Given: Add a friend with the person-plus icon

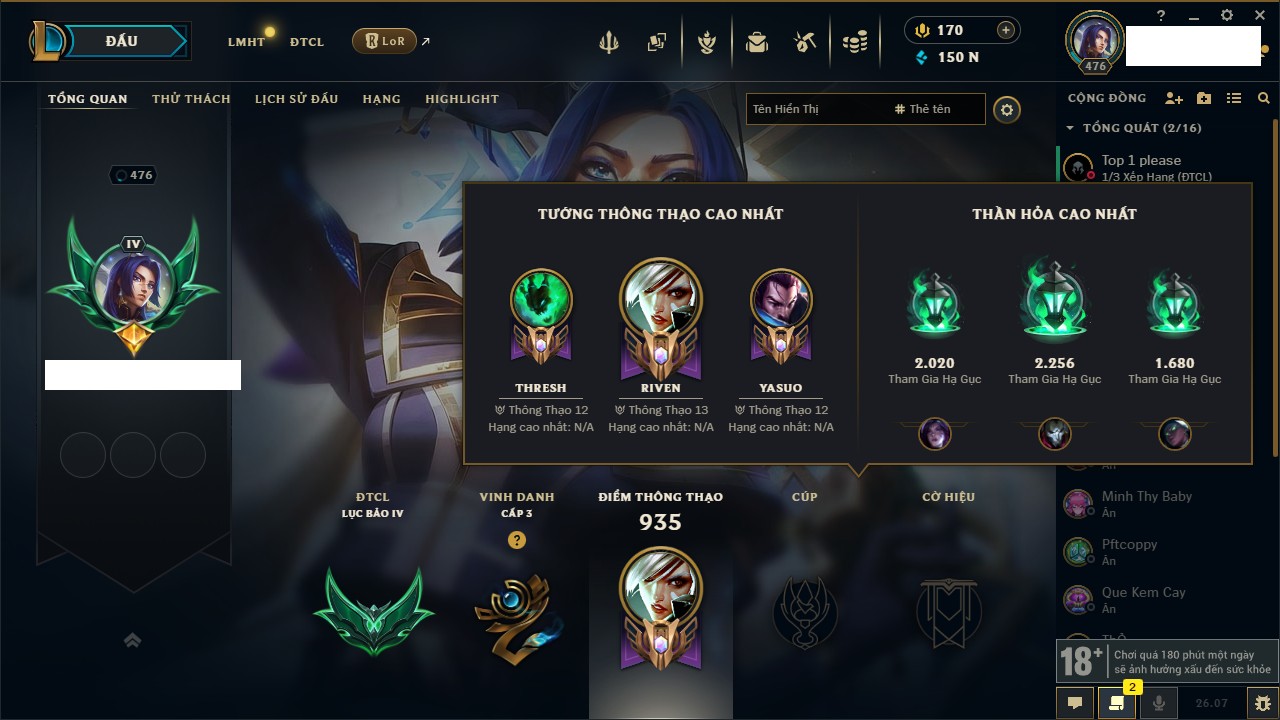Looking at the screenshot, I should [1174, 98].
